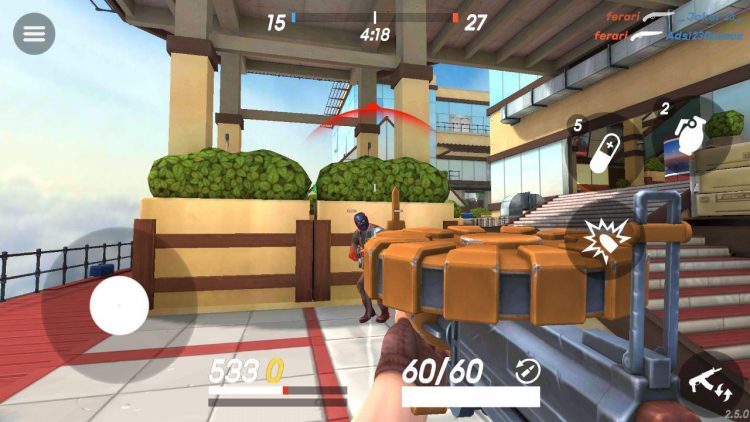This screenshot has height=422, width=750.
Task: Tap the reload icon beside the ammo count
Action: [x=527, y=371]
